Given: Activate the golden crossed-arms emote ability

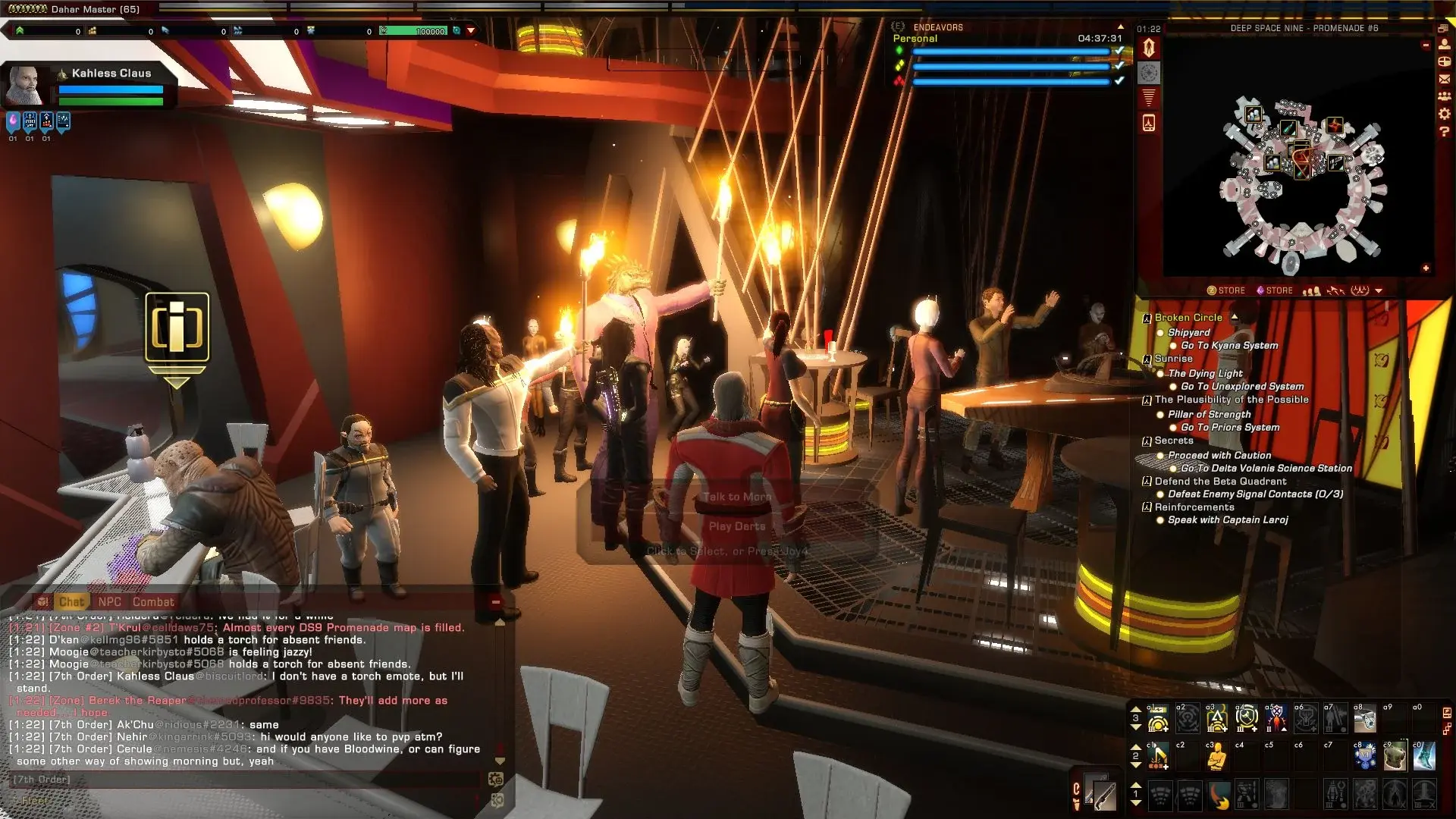Looking at the screenshot, I should [1216, 757].
